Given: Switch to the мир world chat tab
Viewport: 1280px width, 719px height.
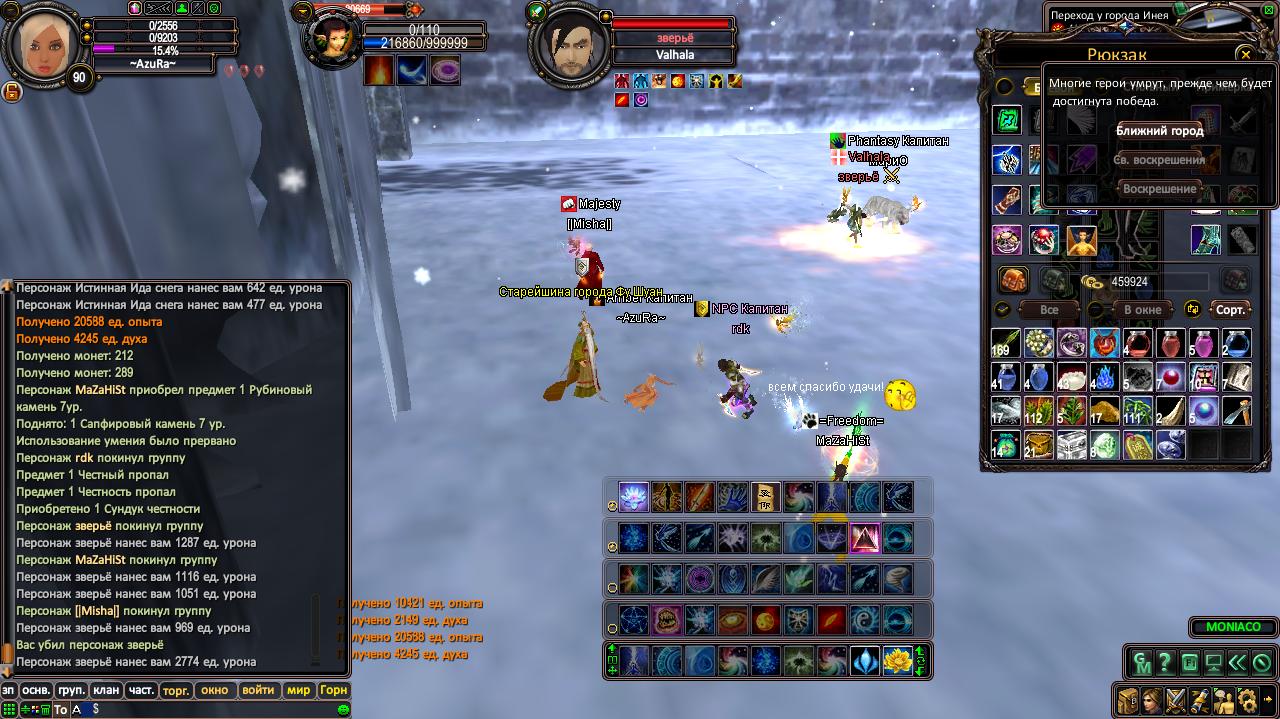Looking at the screenshot, I should click(x=298, y=690).
